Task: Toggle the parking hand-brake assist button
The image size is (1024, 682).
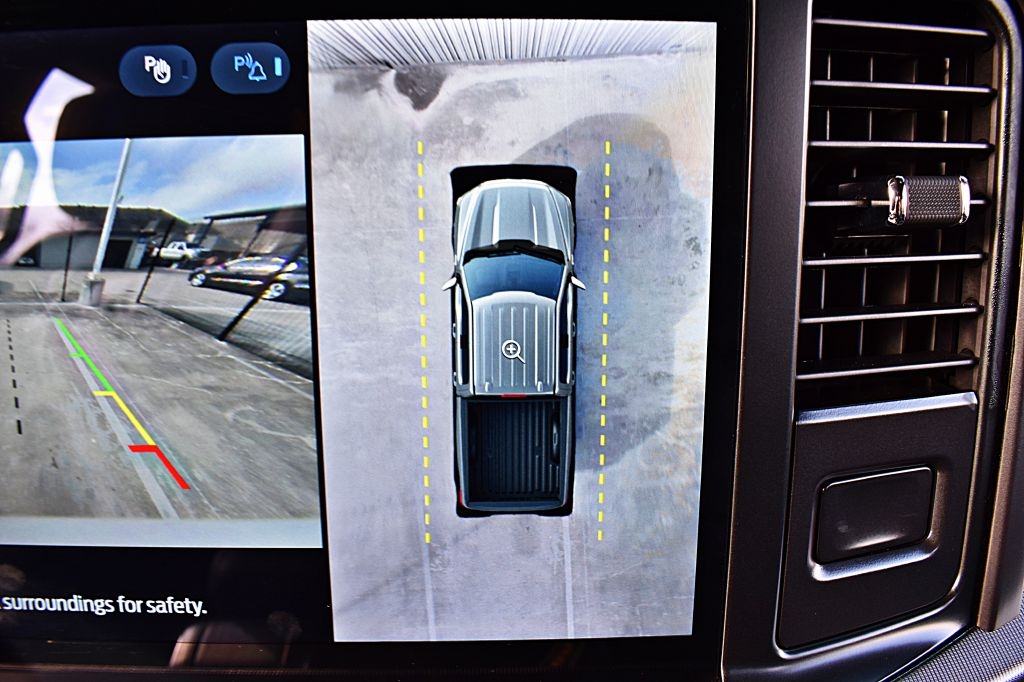Action: pyautogui.click(x=158, y=70)
